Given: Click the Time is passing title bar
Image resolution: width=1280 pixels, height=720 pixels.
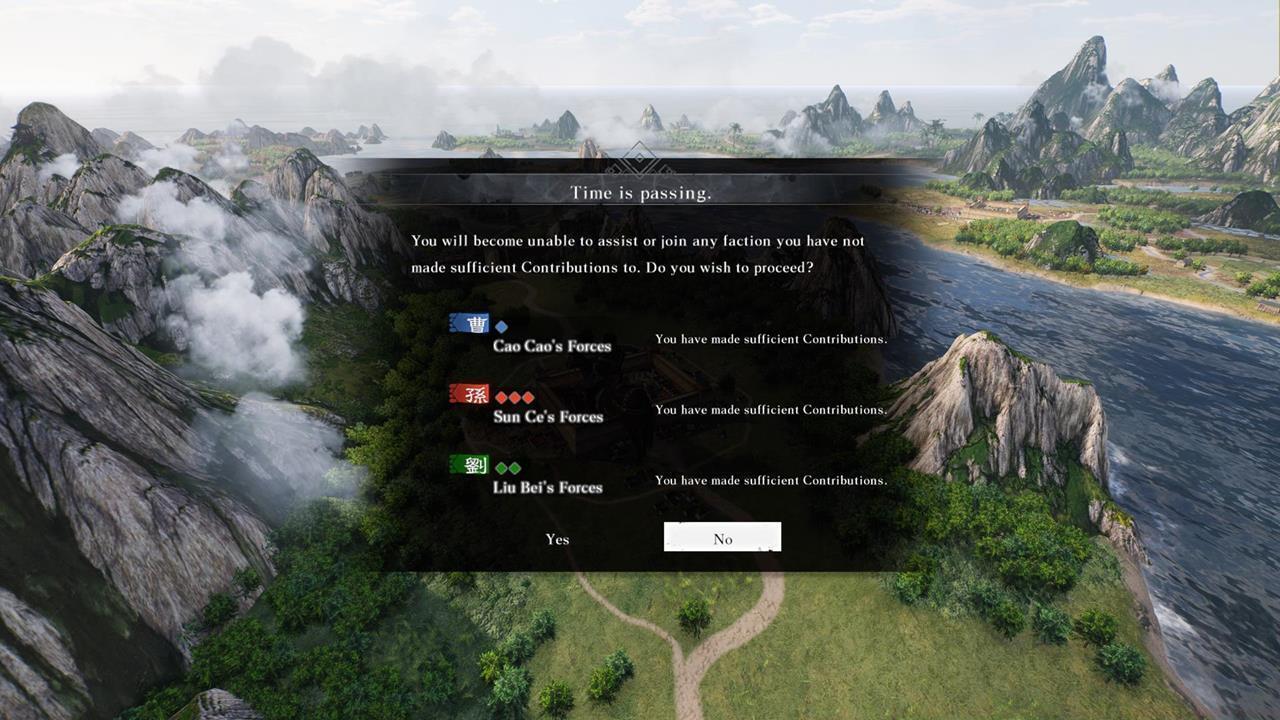Looking at the screenshot, I should [640, 192].
